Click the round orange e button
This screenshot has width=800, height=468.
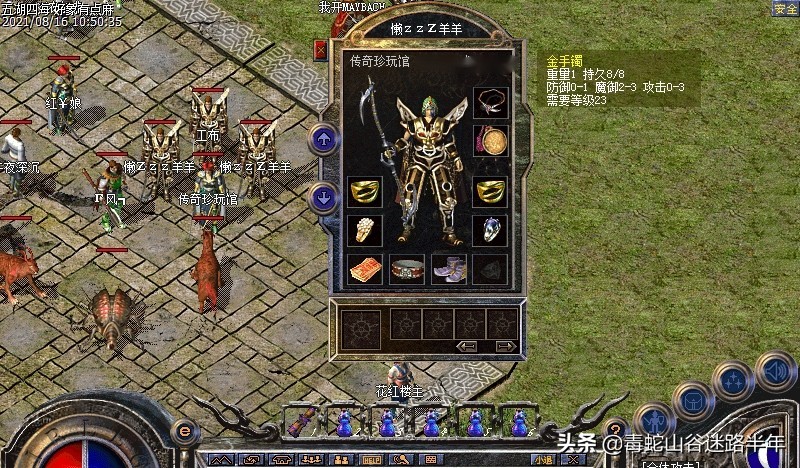click(183, 431)
